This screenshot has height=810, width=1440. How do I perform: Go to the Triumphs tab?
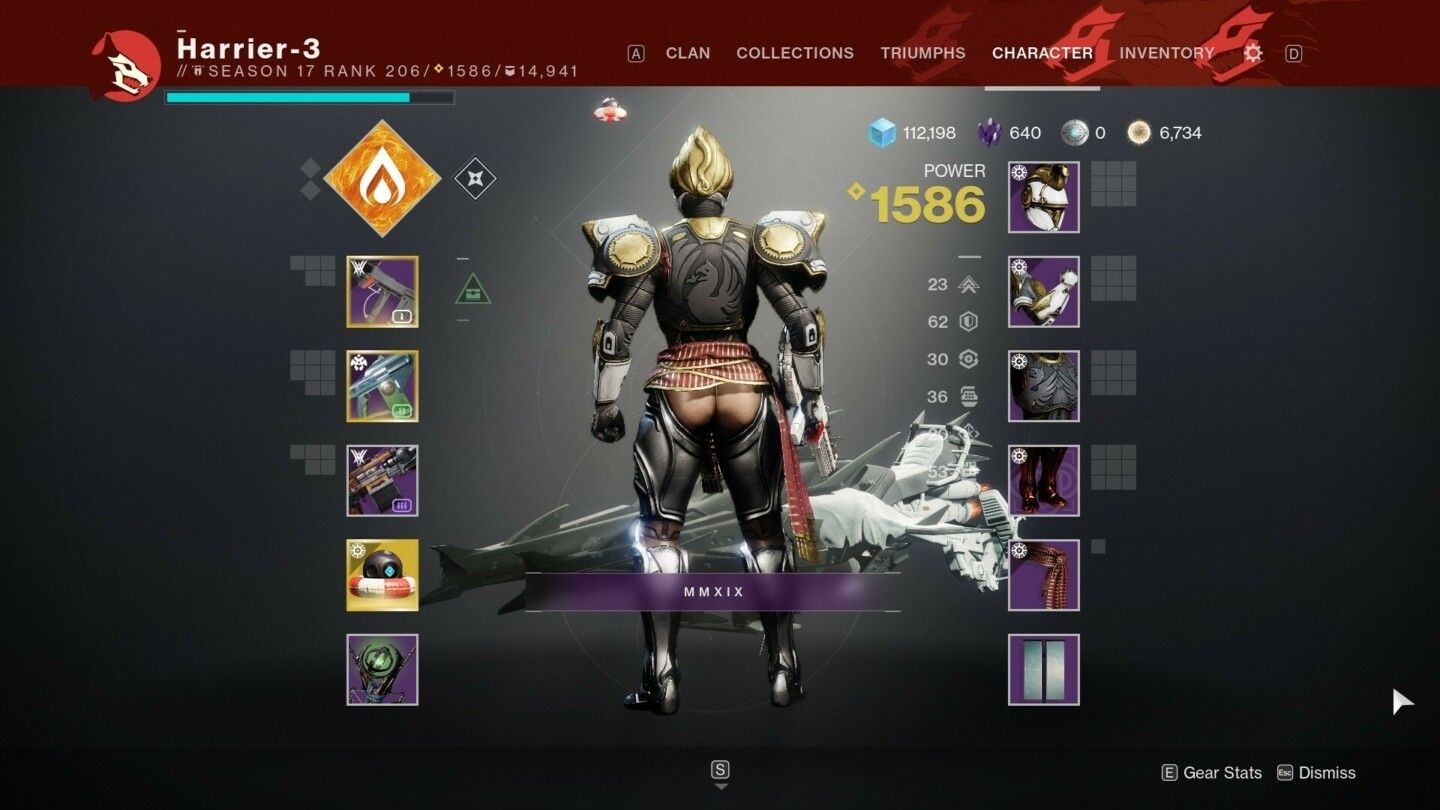point(923,53)
